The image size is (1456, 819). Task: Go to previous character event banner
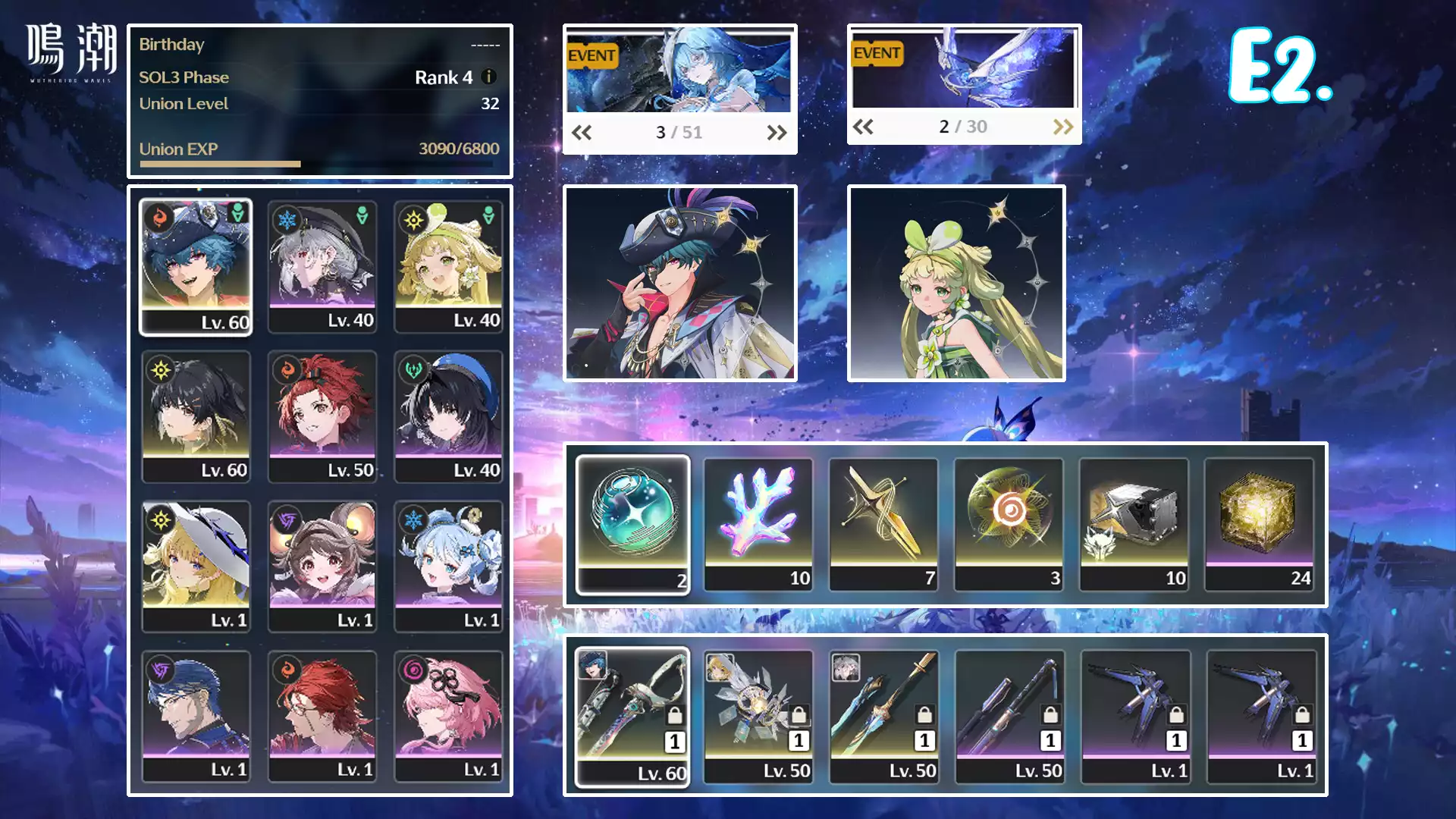coord(582,133)
